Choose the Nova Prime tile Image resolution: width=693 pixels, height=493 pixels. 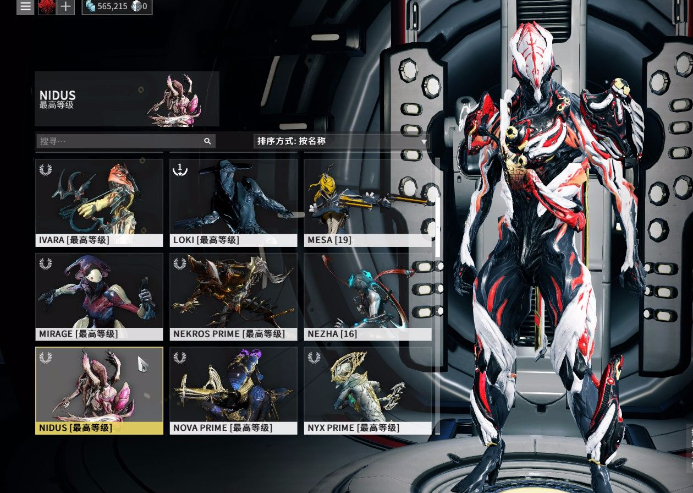pyautogui.click(x=233, y=389)
